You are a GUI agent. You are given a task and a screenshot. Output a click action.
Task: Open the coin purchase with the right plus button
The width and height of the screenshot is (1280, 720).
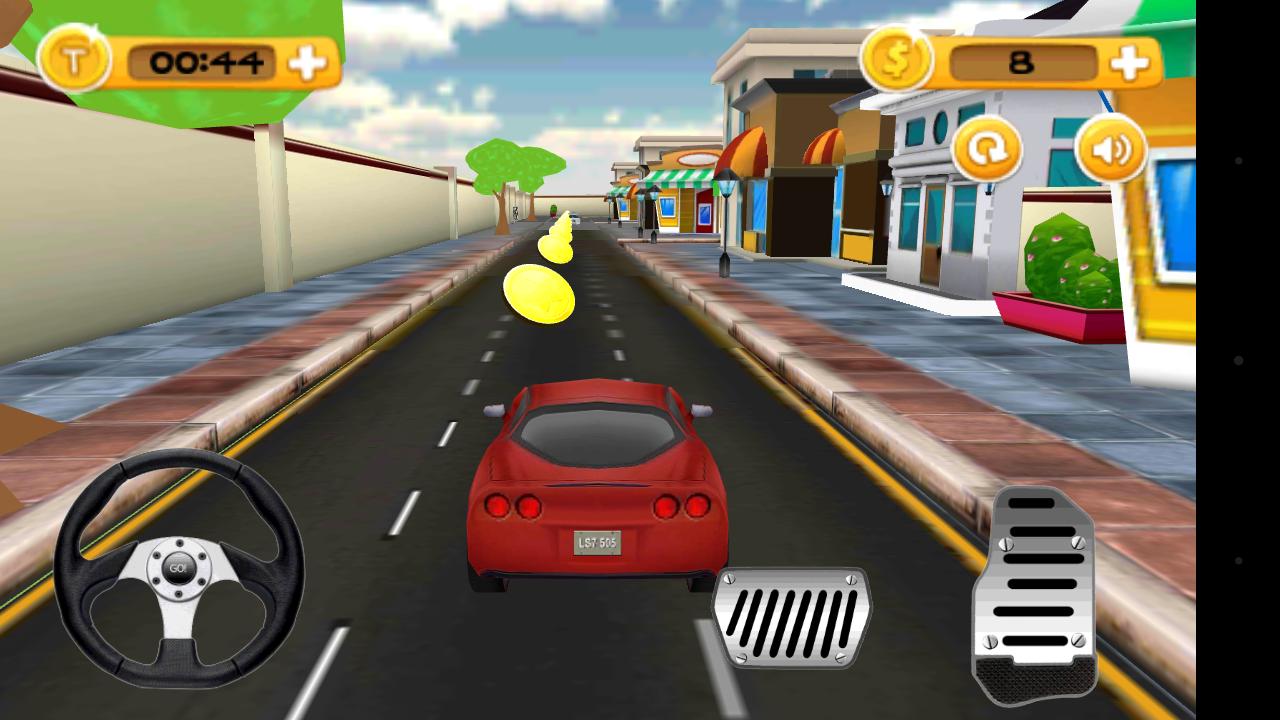[x=1128, y=62]
